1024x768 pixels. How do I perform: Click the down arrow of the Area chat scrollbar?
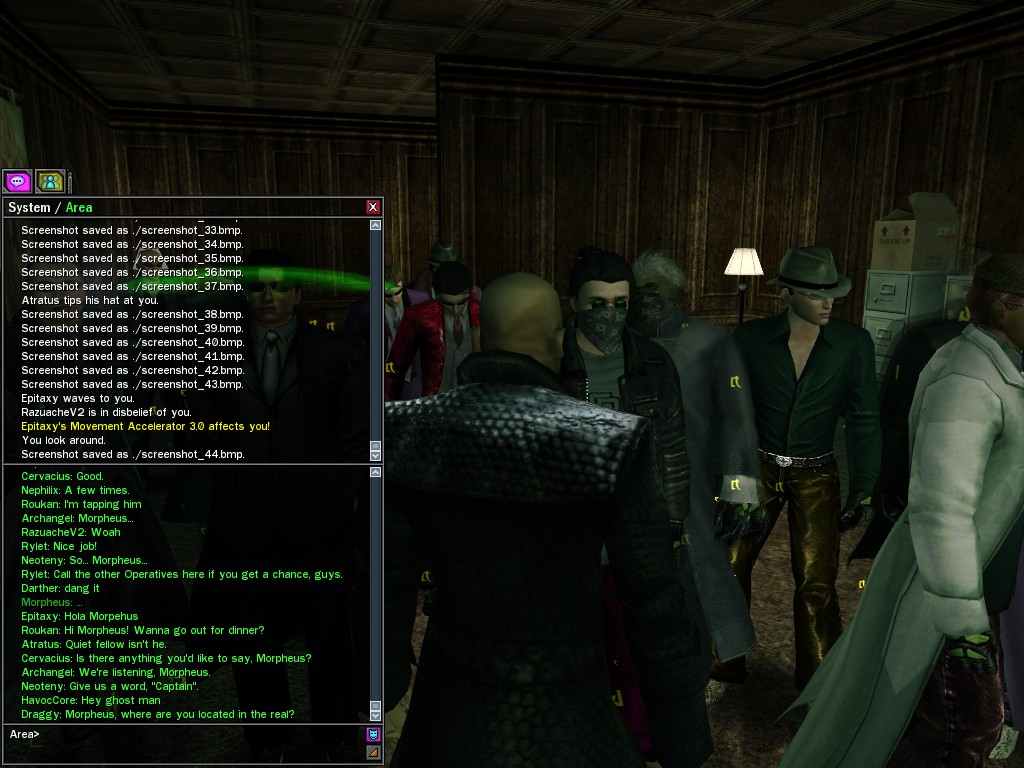pos(376,715)
